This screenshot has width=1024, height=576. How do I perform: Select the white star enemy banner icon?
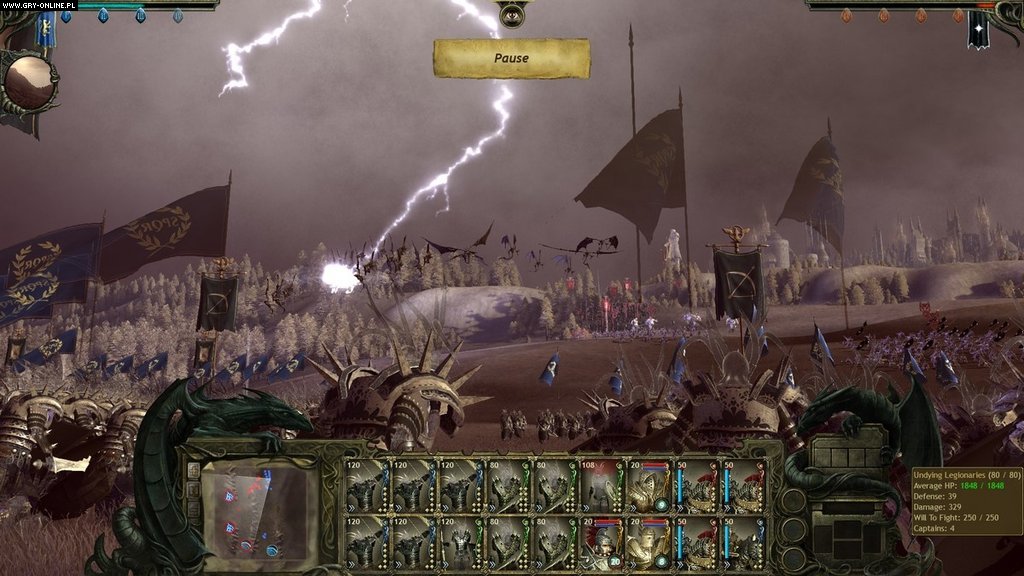977,31
